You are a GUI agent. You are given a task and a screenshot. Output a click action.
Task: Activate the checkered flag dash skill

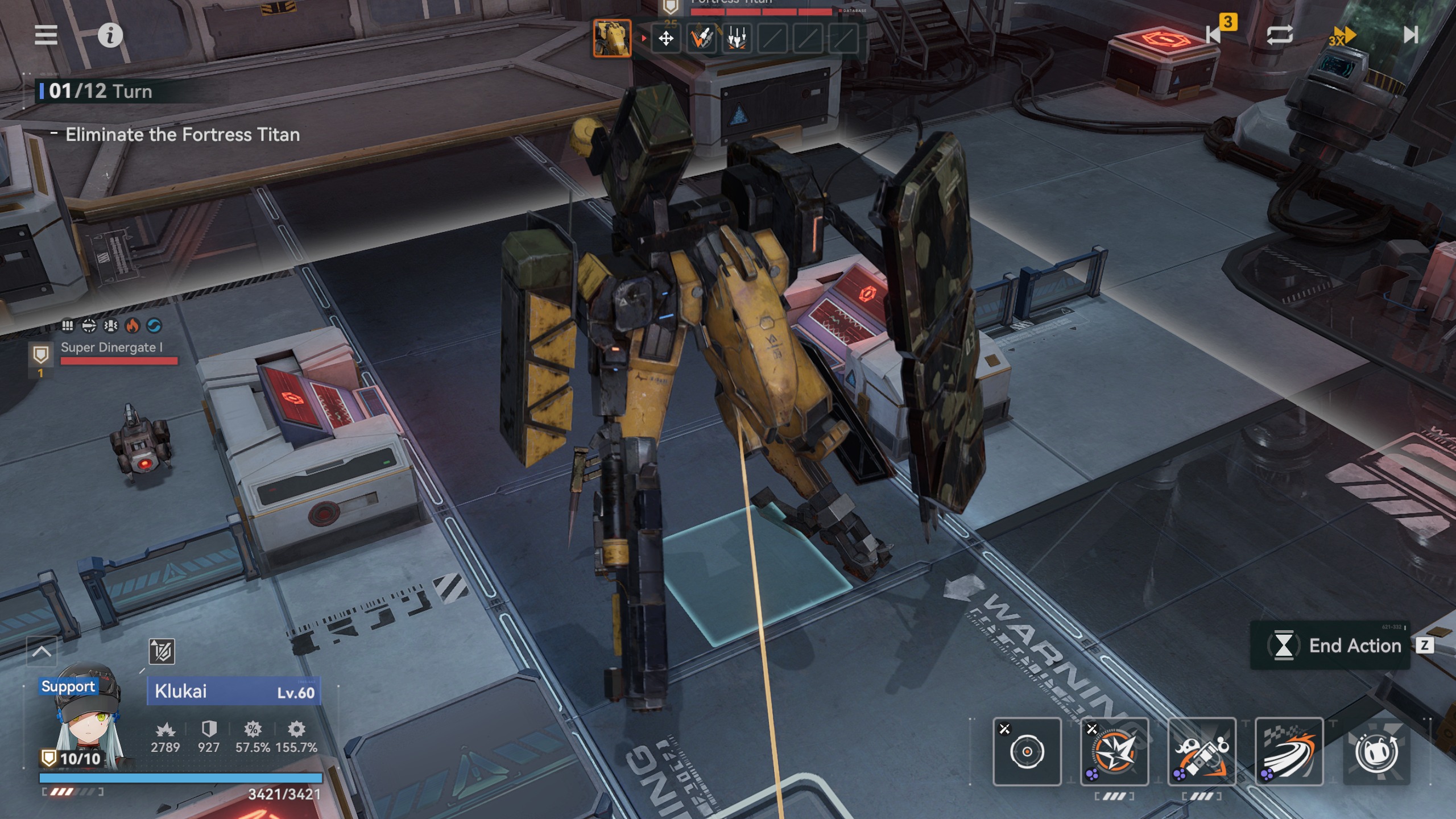[x=1289, y=752]
